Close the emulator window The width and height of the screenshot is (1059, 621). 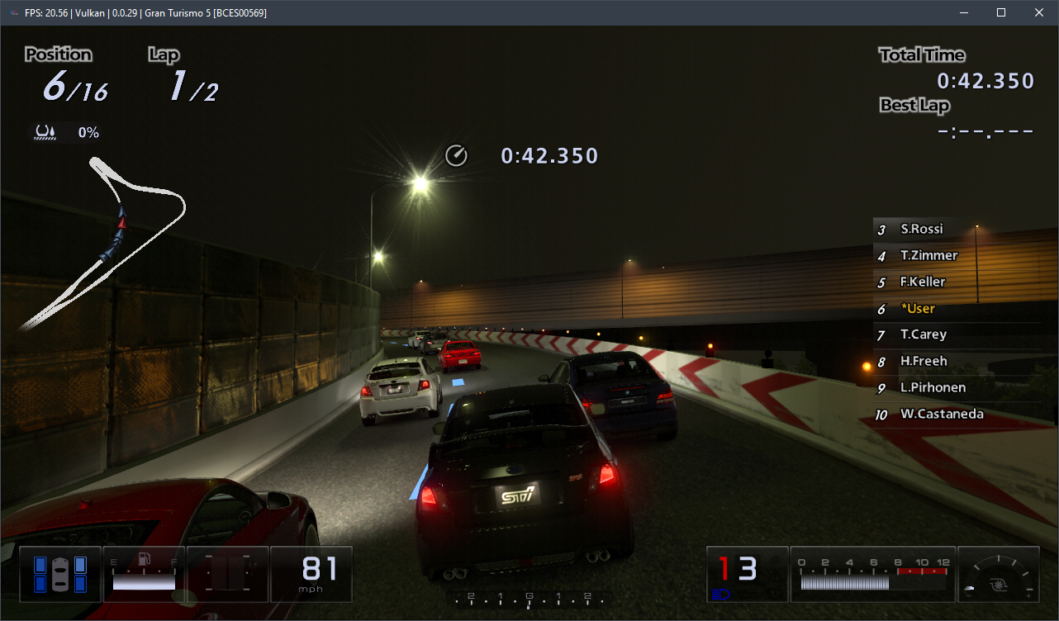point(1036,13)
